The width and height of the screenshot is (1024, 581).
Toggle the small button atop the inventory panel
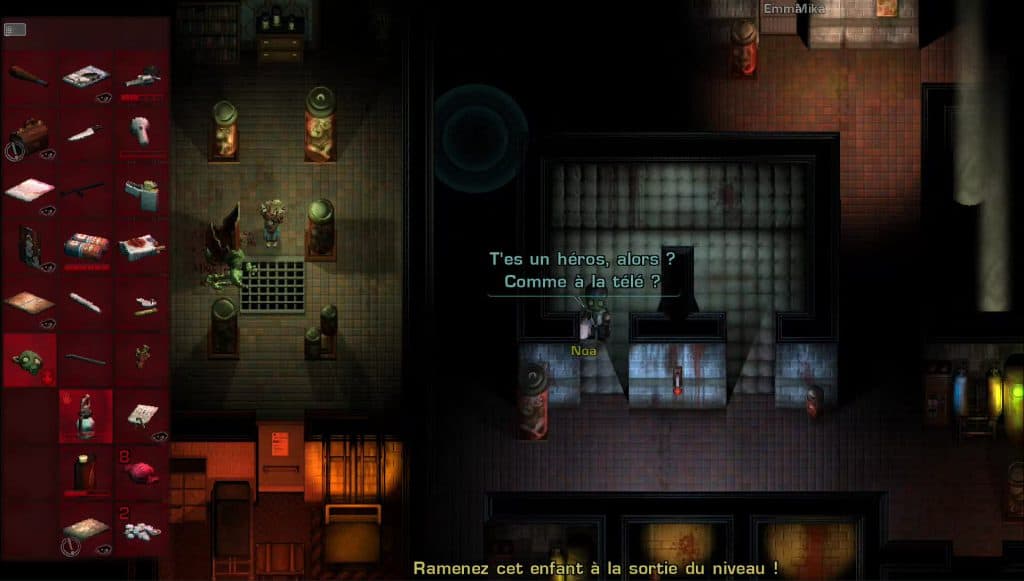pyautogui.click(x=14, y=30)
